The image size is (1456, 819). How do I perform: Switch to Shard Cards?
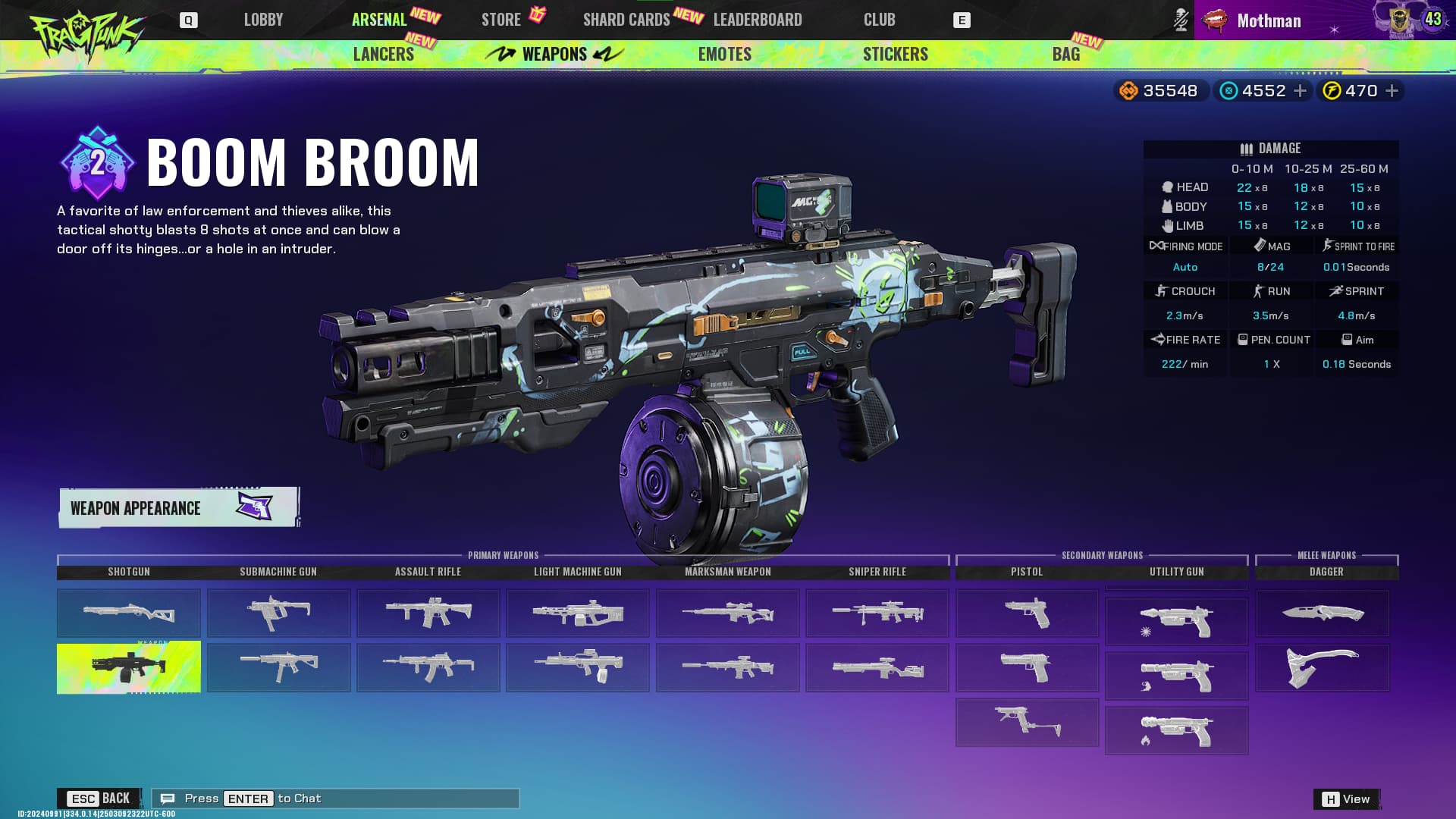[626, 20]
